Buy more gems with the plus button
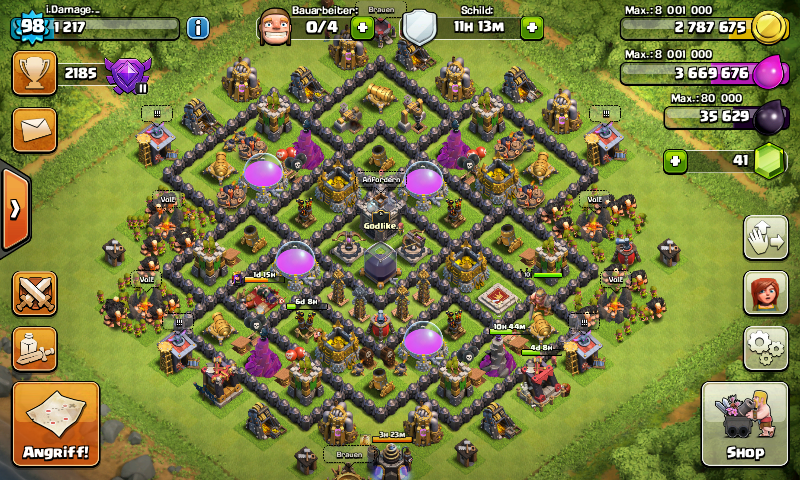800x480 pixels. (x=677, y=160)
